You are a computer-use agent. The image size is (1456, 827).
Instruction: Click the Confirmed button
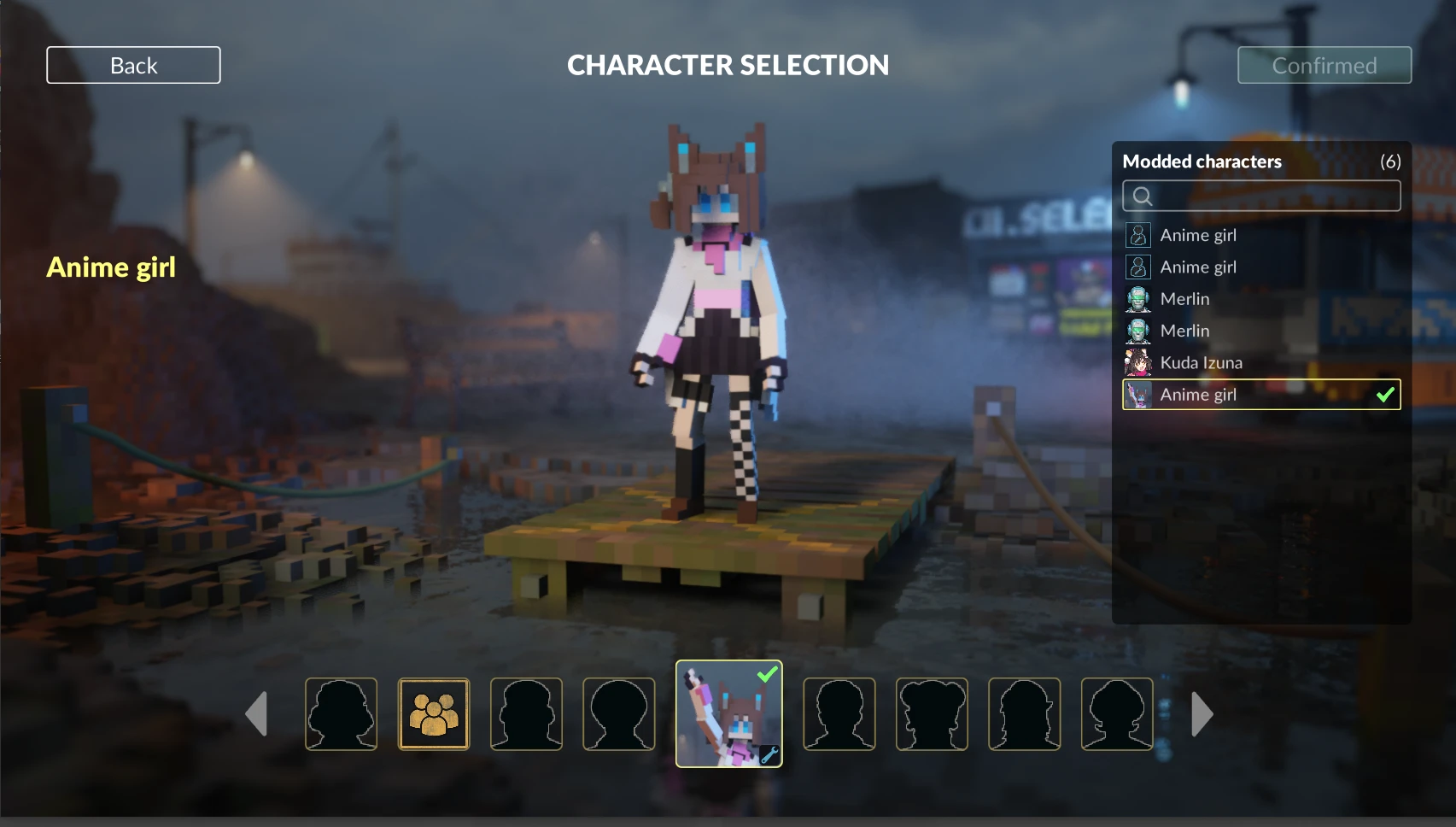(1324, 65)
